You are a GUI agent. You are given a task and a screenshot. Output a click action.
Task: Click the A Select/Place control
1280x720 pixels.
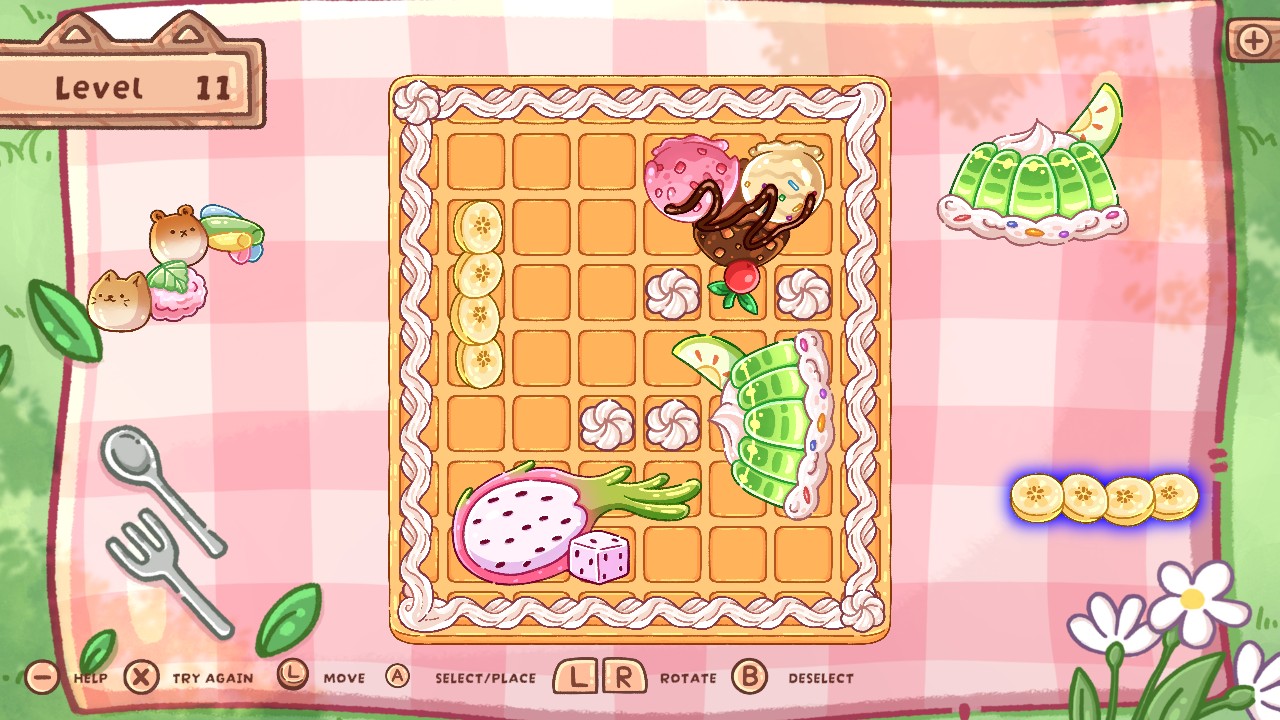tap(398, 676)
